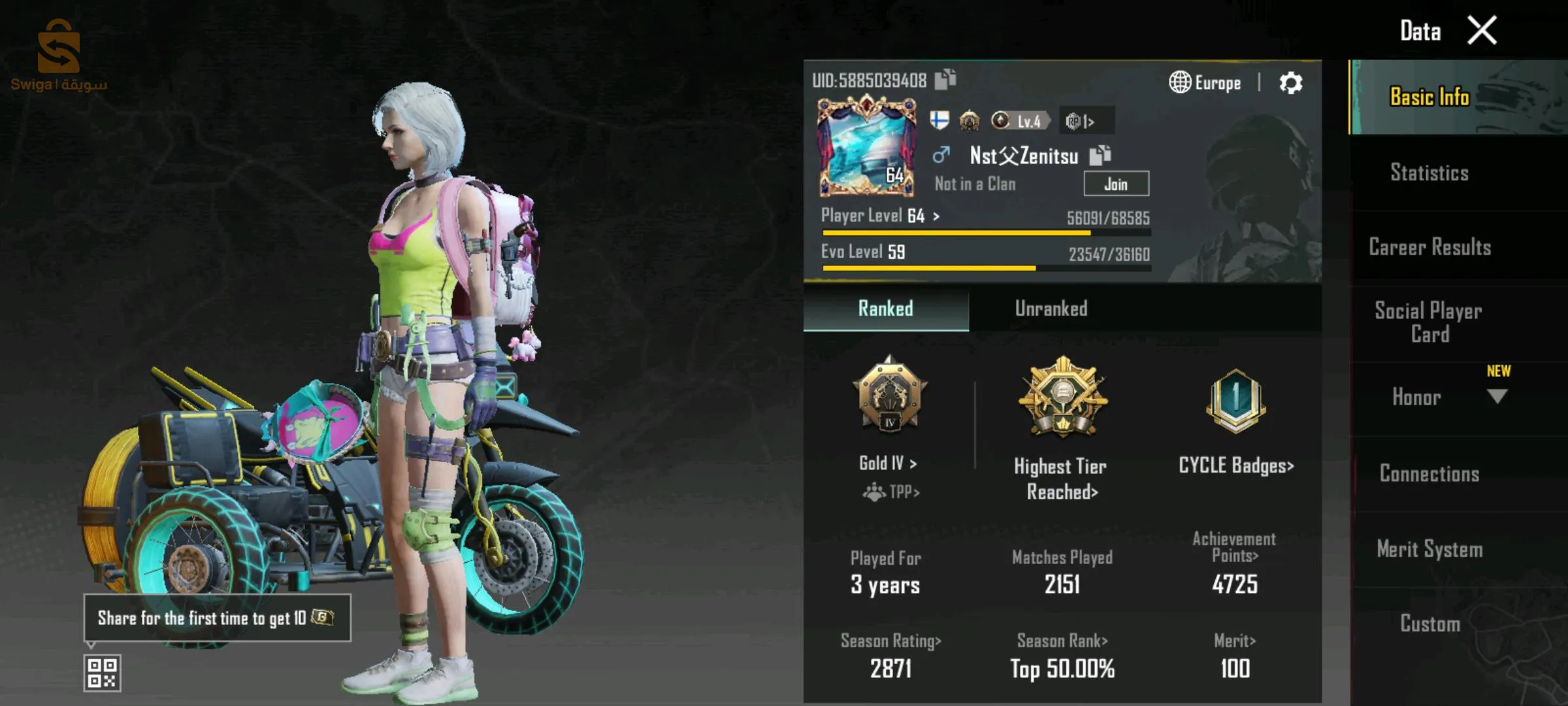Show the Social Player Card
Viewport: 1568px width, 706px height.
1429,322
